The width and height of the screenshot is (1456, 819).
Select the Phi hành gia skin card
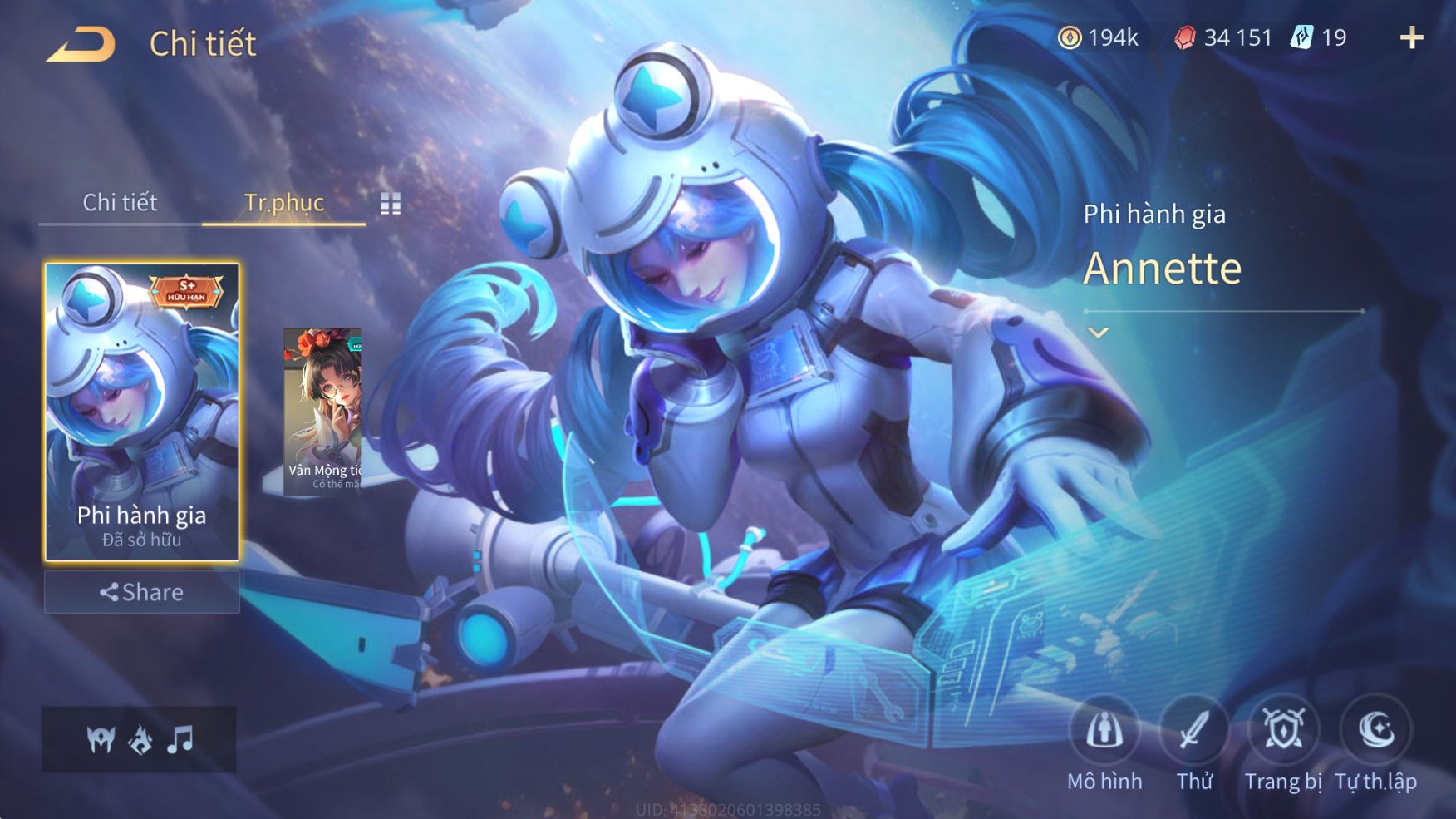tap(142, 412)
